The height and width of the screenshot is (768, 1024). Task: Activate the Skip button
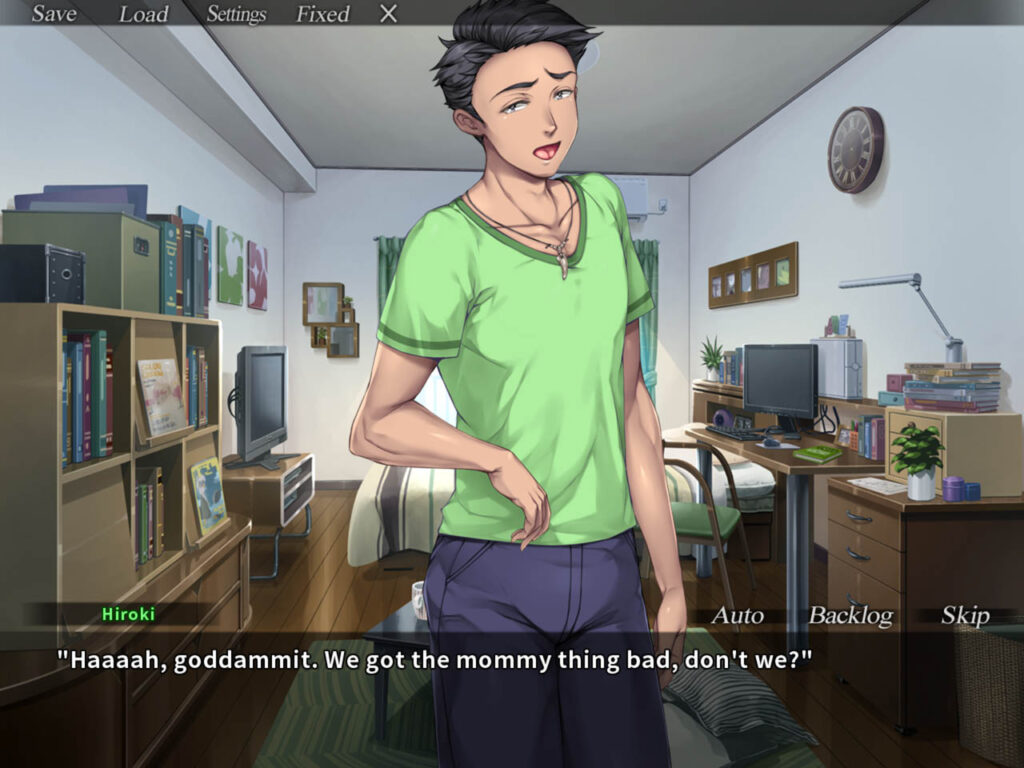tap(964, 616)
